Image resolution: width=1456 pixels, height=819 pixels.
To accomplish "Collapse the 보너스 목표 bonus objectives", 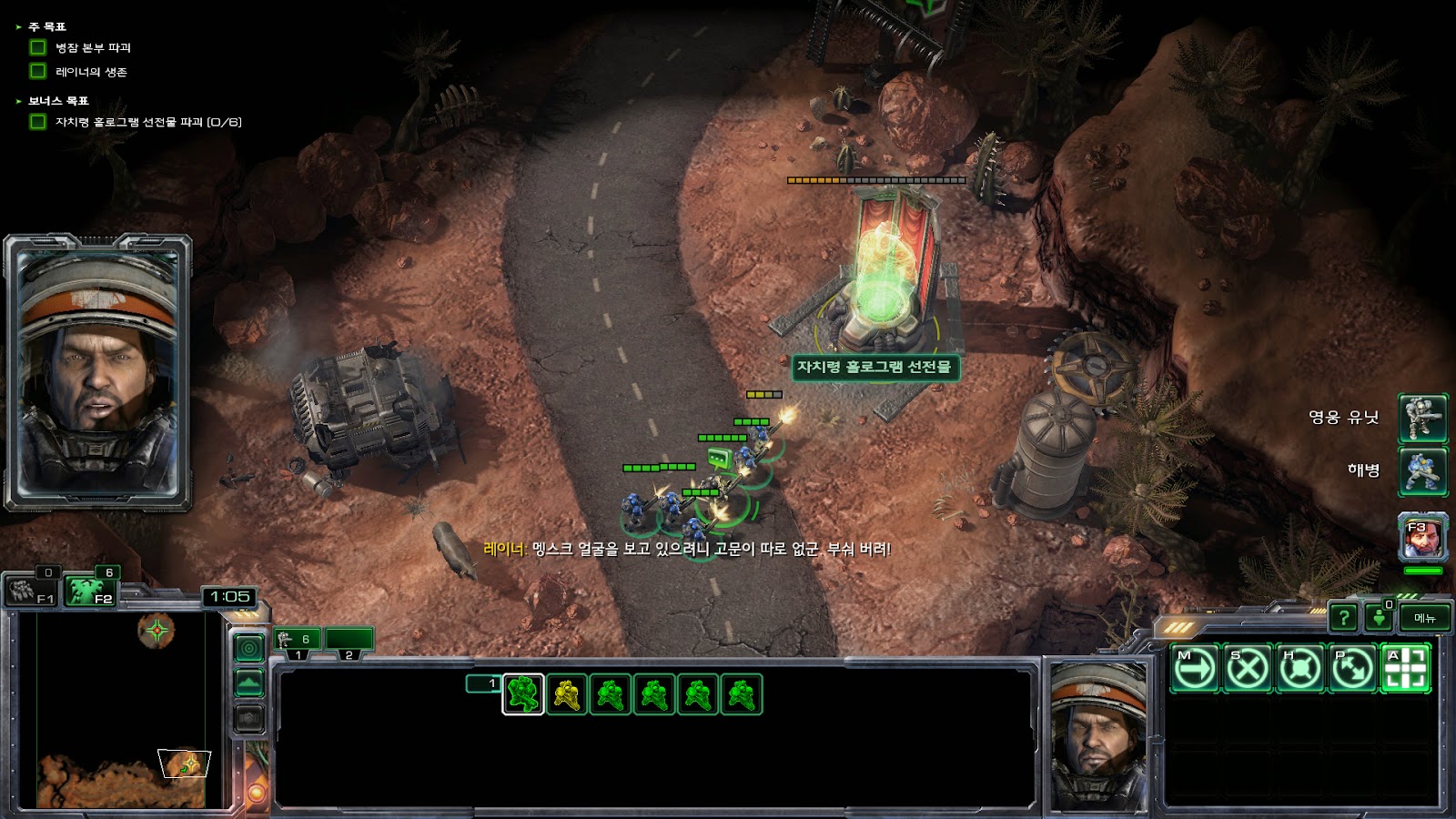I will tap(18, 101).
